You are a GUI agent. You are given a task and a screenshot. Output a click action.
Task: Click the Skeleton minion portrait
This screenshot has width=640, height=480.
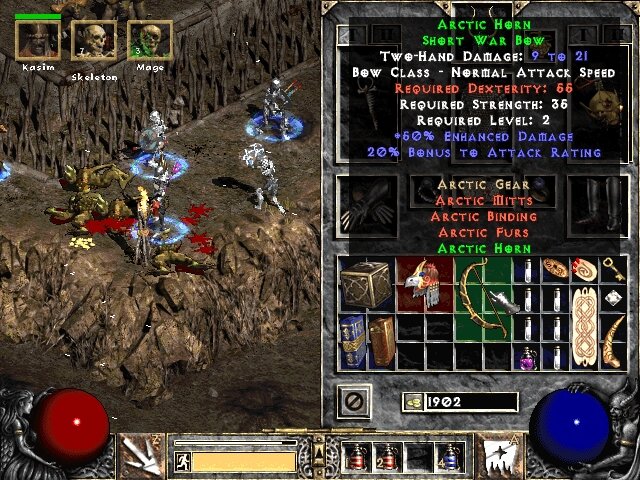coord(93,41)
